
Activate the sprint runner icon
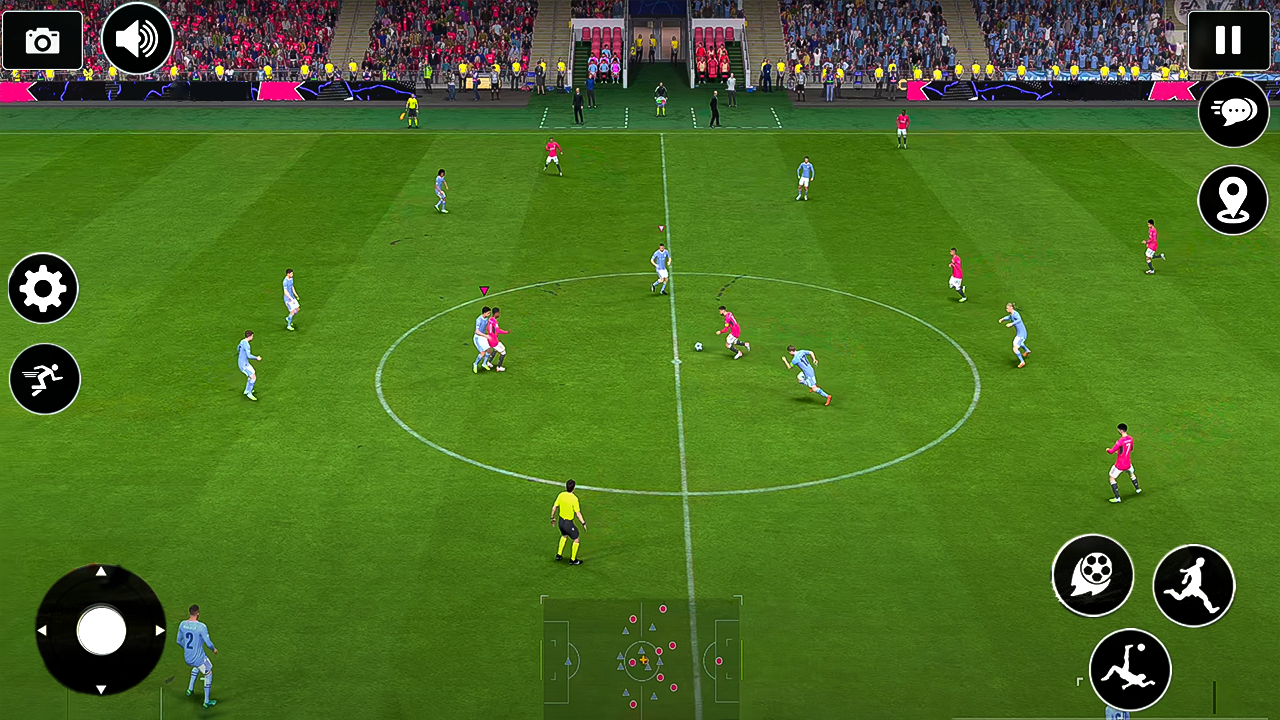click(x=43, y=379)
